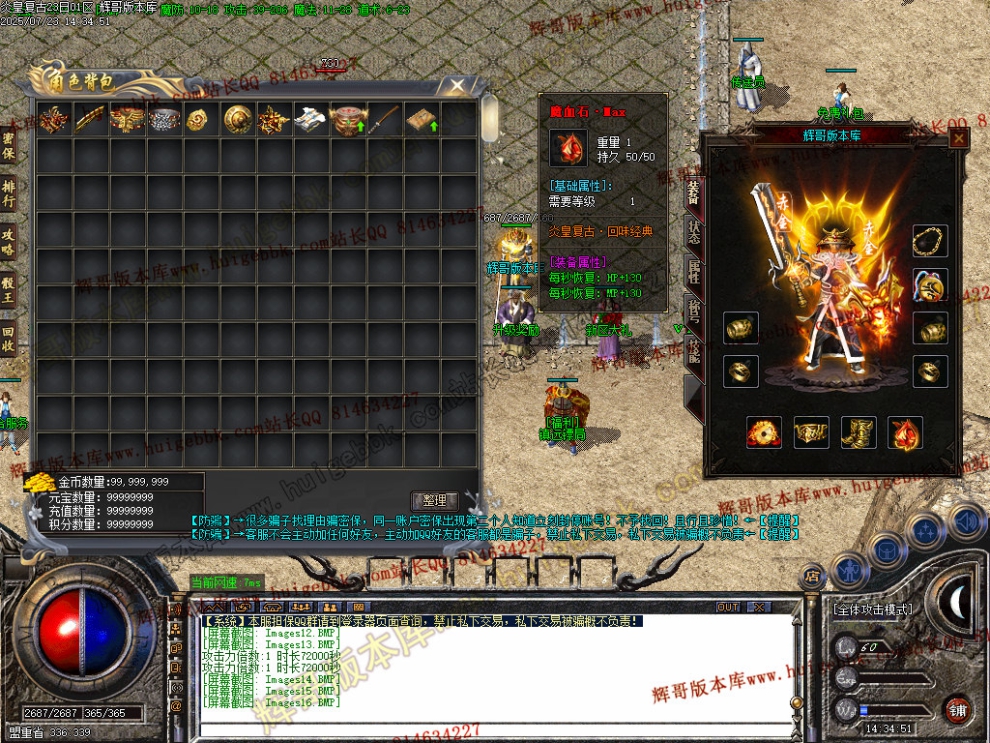Screen dimensions: 990x743
Task: Click the 整理 sort button
Action: pos(435,500)
